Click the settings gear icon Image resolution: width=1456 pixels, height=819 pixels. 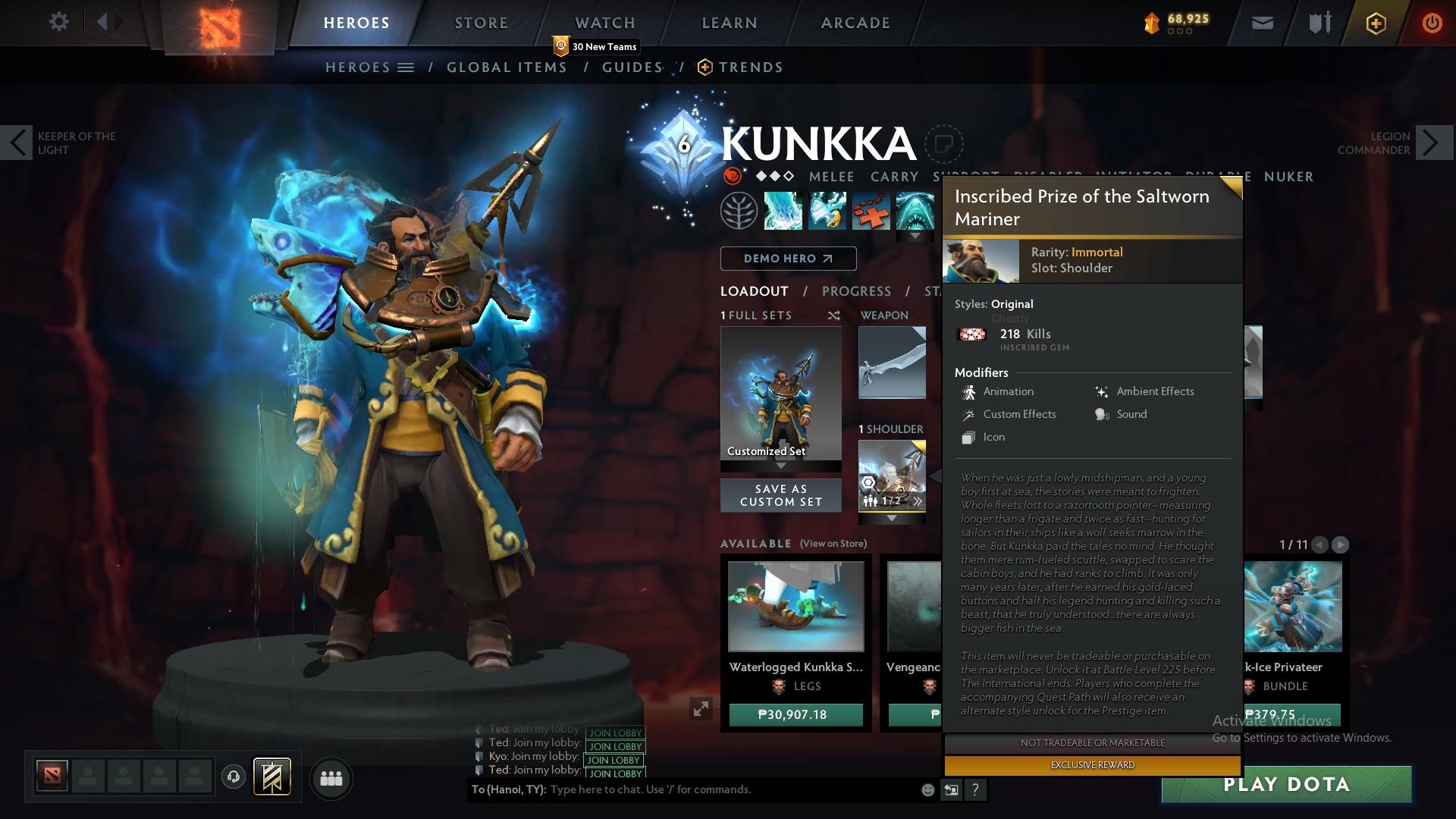point(59,22)
